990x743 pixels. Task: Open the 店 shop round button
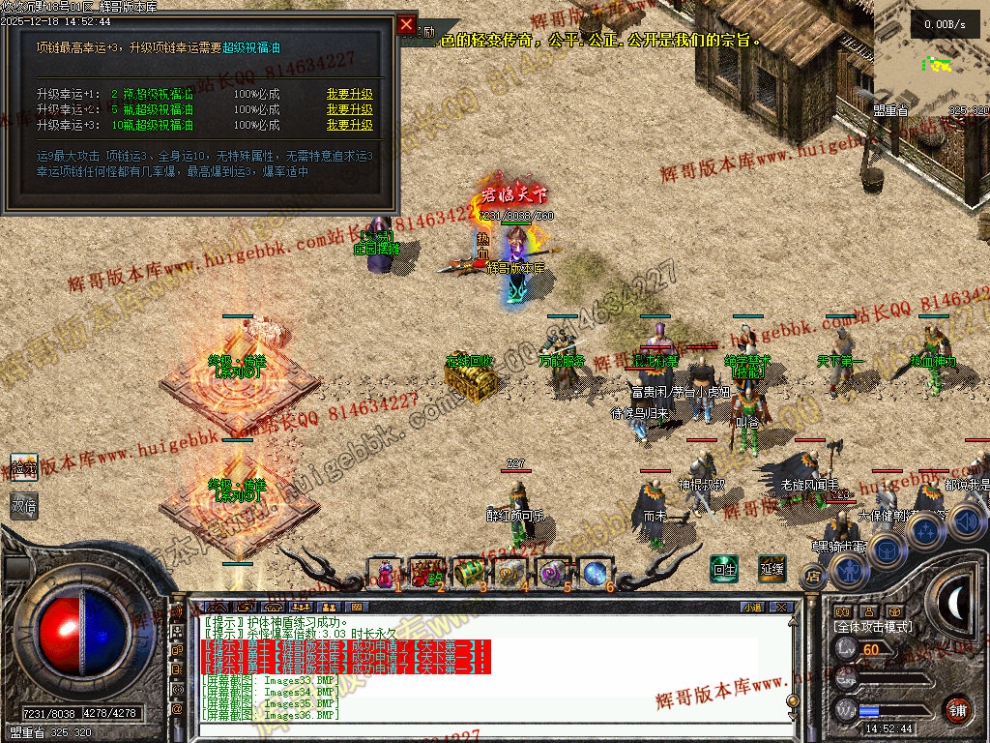pos(814,576)
